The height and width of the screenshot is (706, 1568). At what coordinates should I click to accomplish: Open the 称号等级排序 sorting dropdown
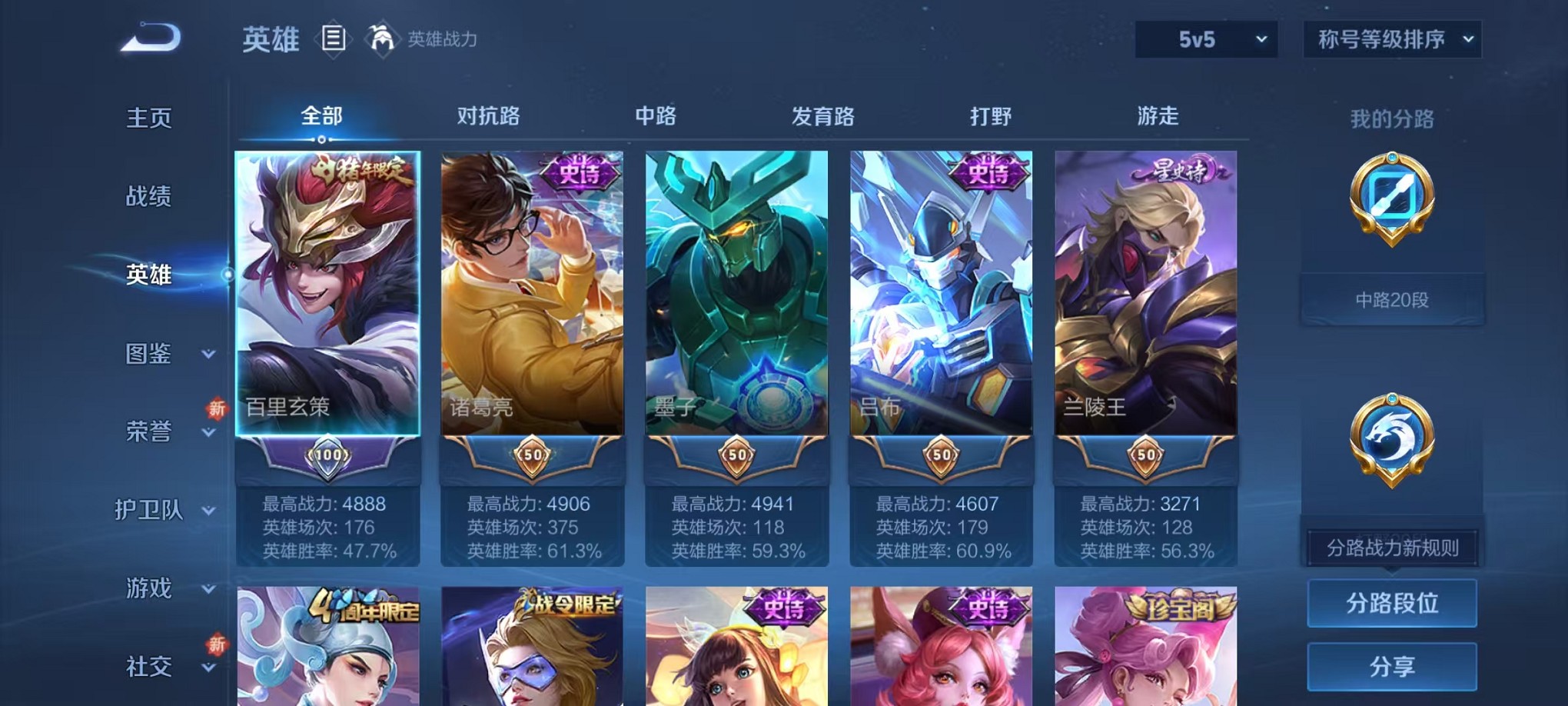pos(1391,37)
